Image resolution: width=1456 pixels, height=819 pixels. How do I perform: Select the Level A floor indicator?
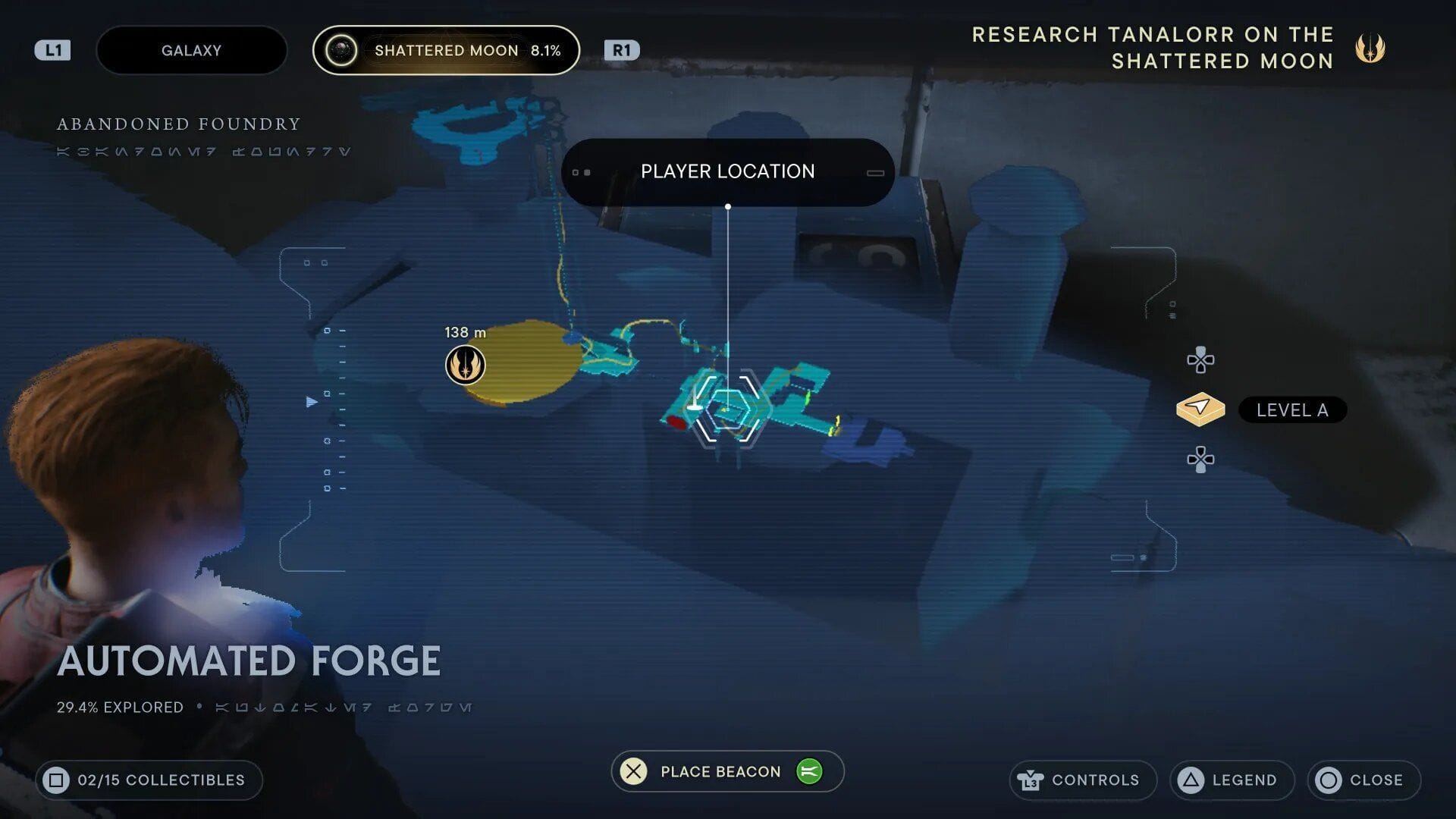1291,410
